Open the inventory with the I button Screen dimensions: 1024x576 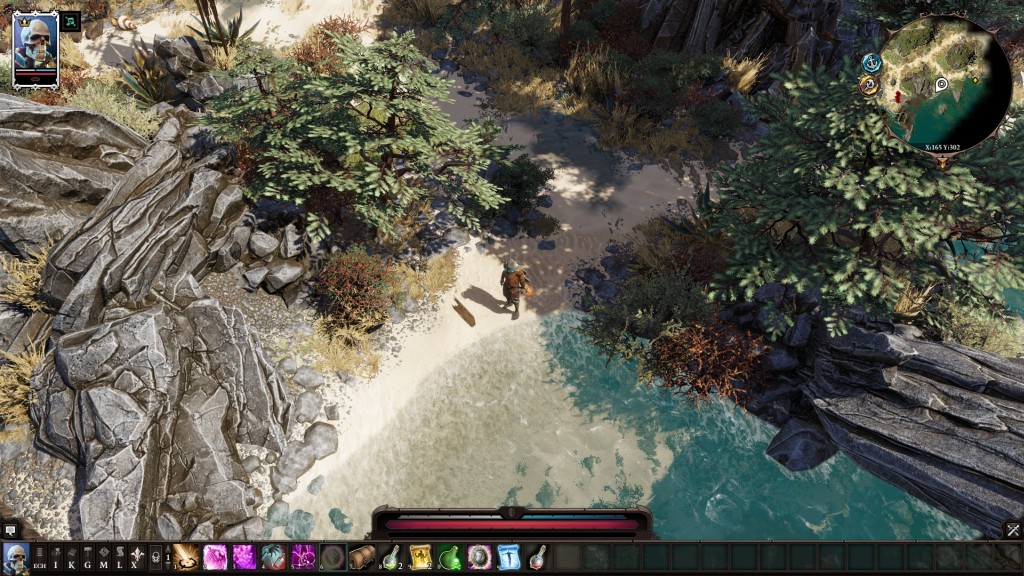click(56, 558)
